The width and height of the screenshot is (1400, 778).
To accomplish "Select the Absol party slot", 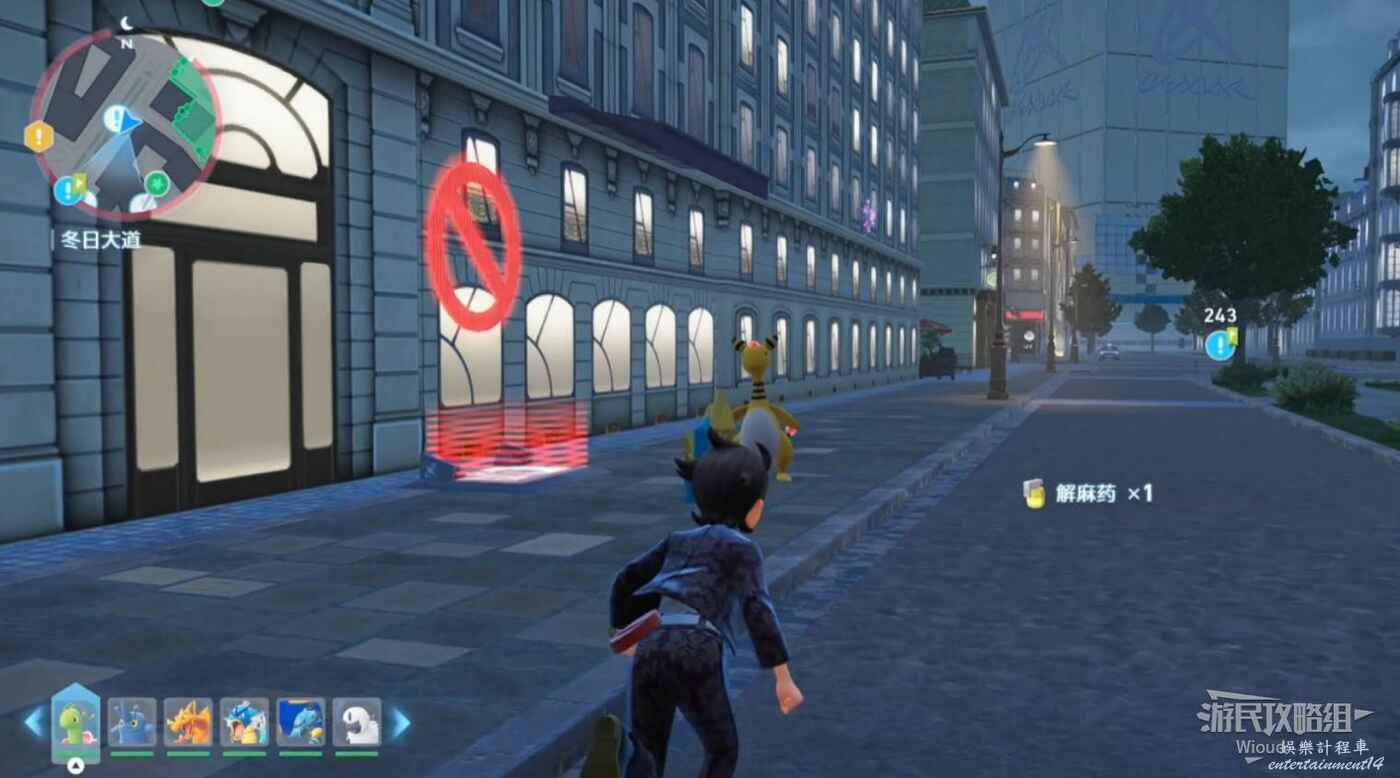I will click(357, 722).
